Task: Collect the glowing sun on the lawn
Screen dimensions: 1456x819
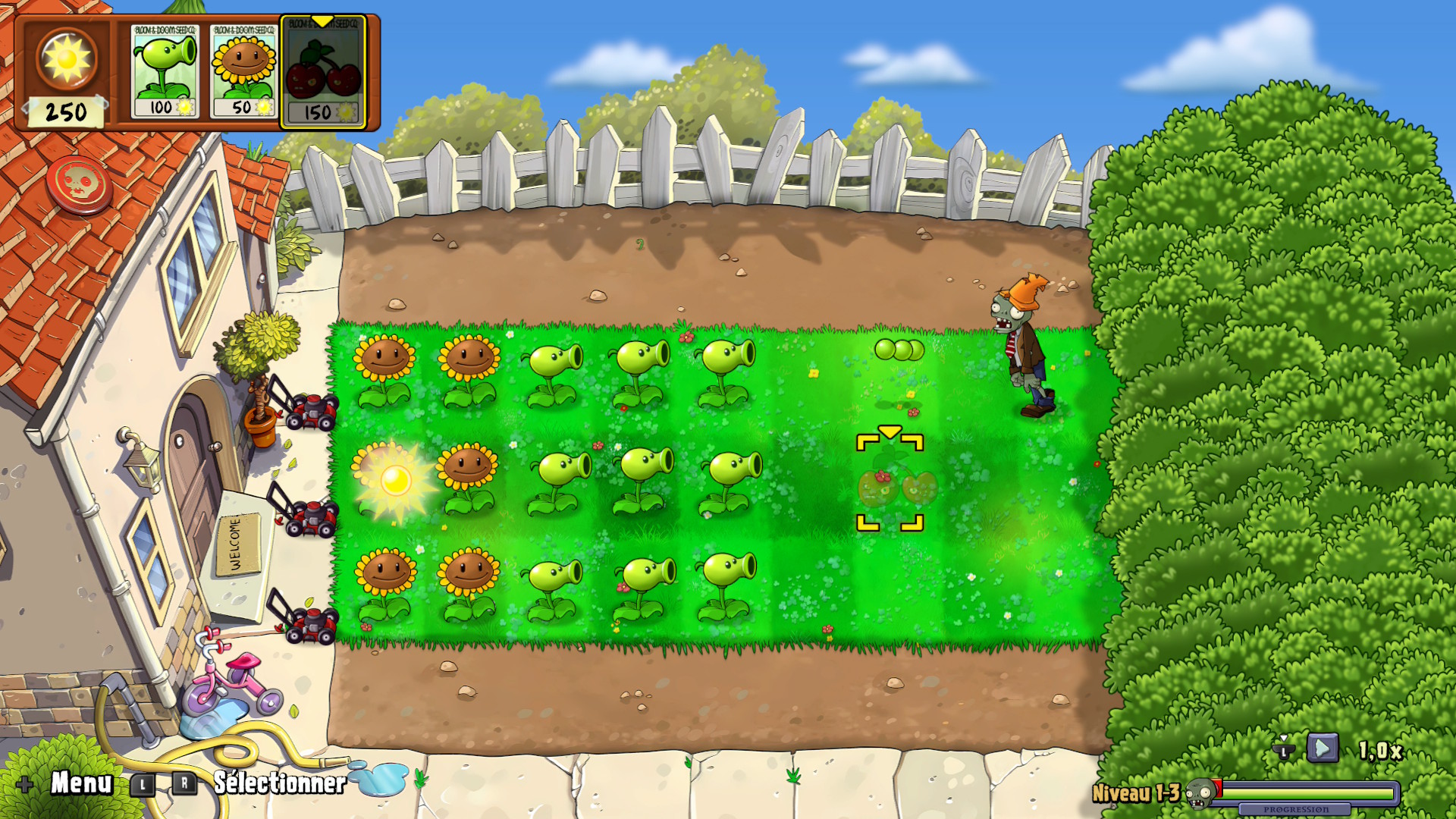Action: (395, 480)
